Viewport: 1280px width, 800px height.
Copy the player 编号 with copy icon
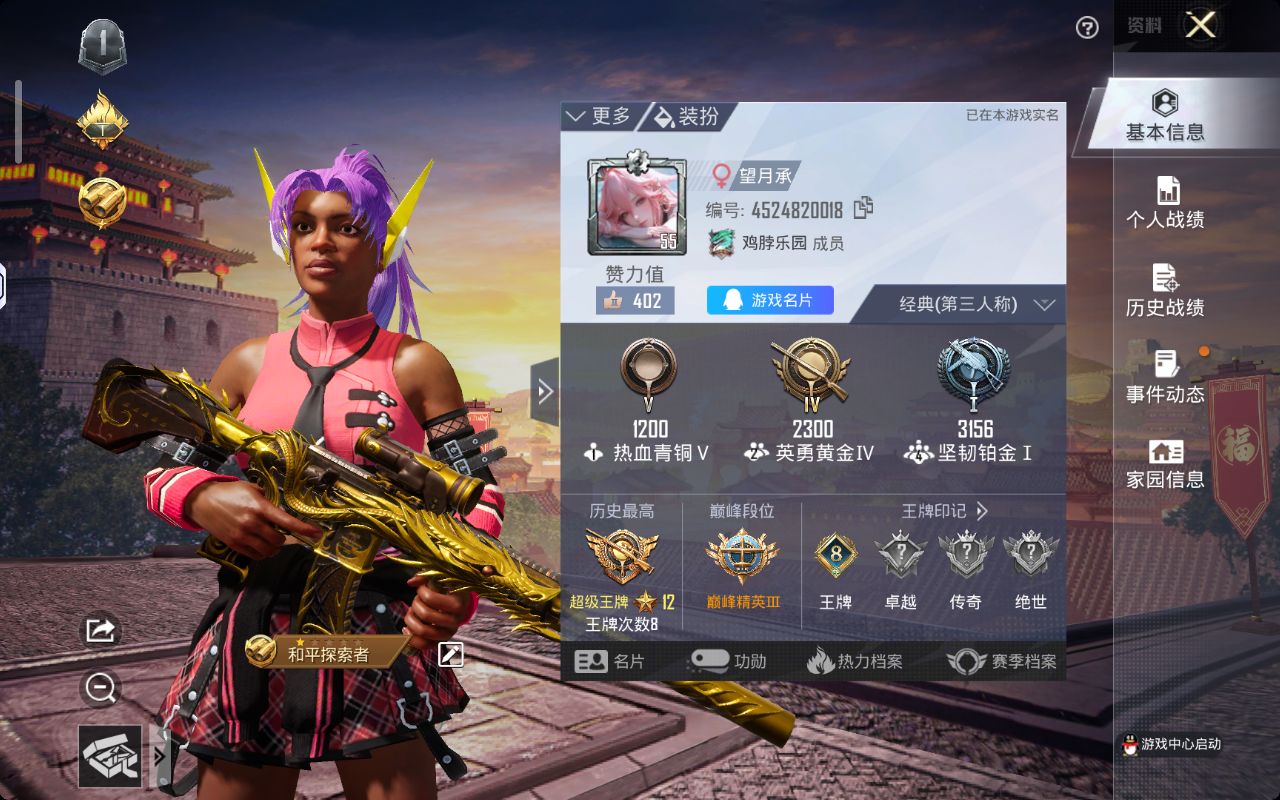[x=862, y=210]
